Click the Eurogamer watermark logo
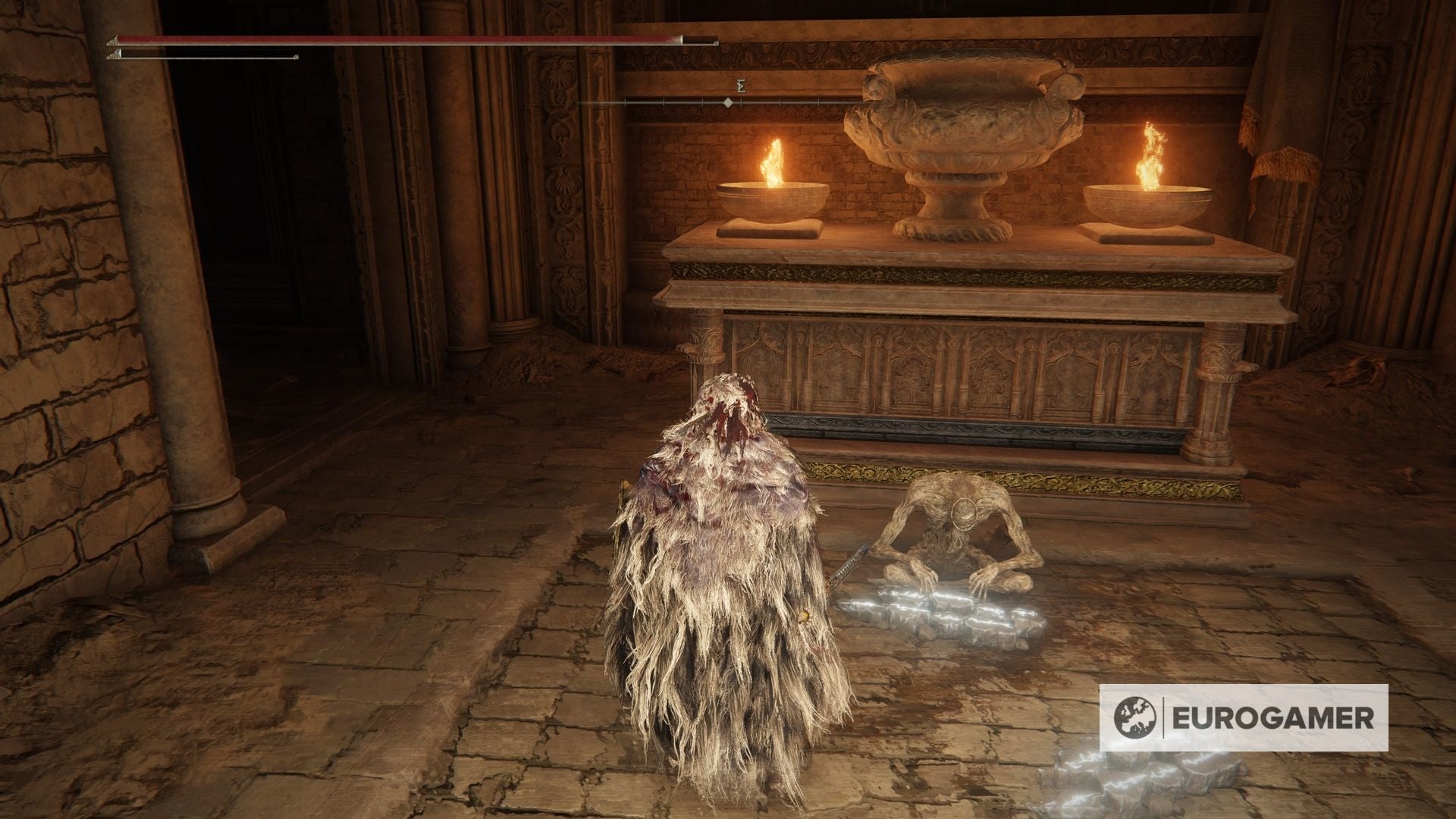Image resolution: width=1456 pixels, height=819 pixels. (x=1244, y=717)
